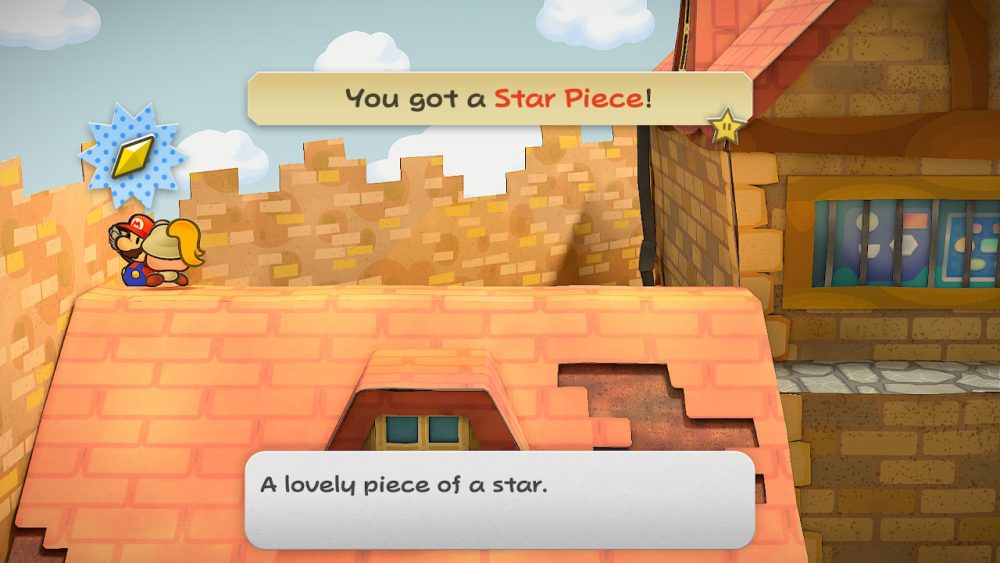Click the yellow Star Piece item icon
Screen dimensions: 1000x563
pyautogui.click(x=131, y=155)
